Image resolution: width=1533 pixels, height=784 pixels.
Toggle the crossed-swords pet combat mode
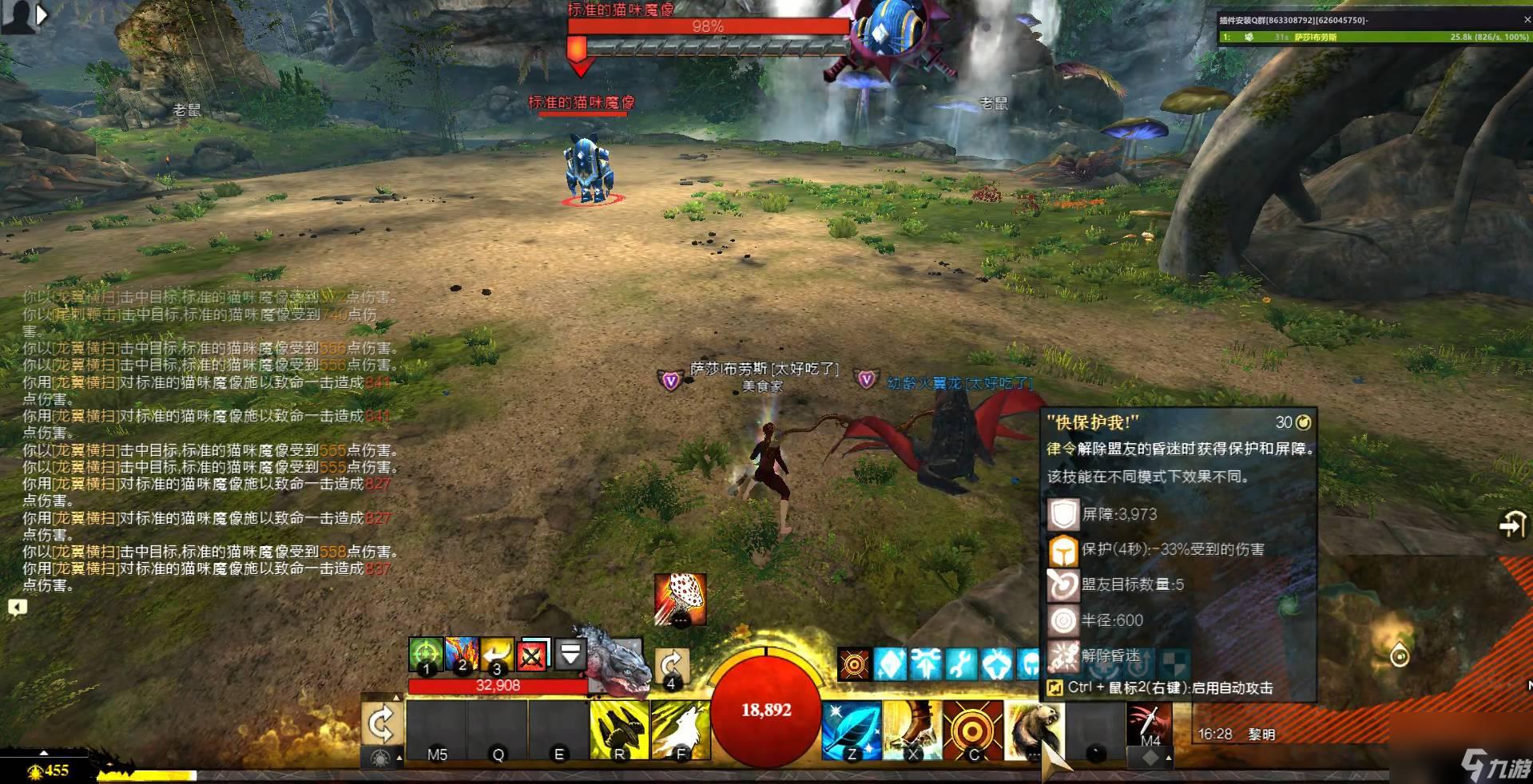point(533,656)
